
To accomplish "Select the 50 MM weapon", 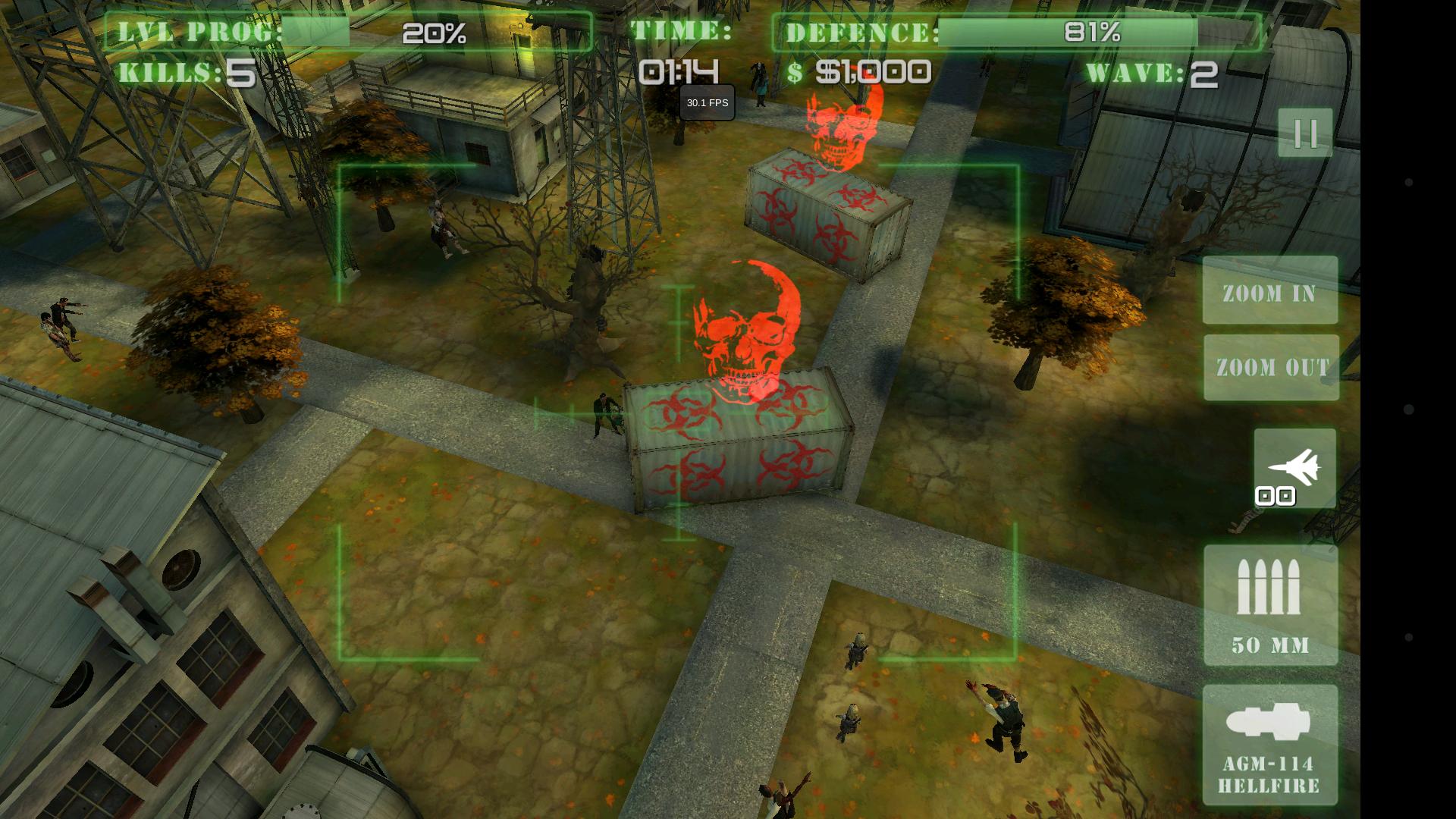I will (1270, 605).
